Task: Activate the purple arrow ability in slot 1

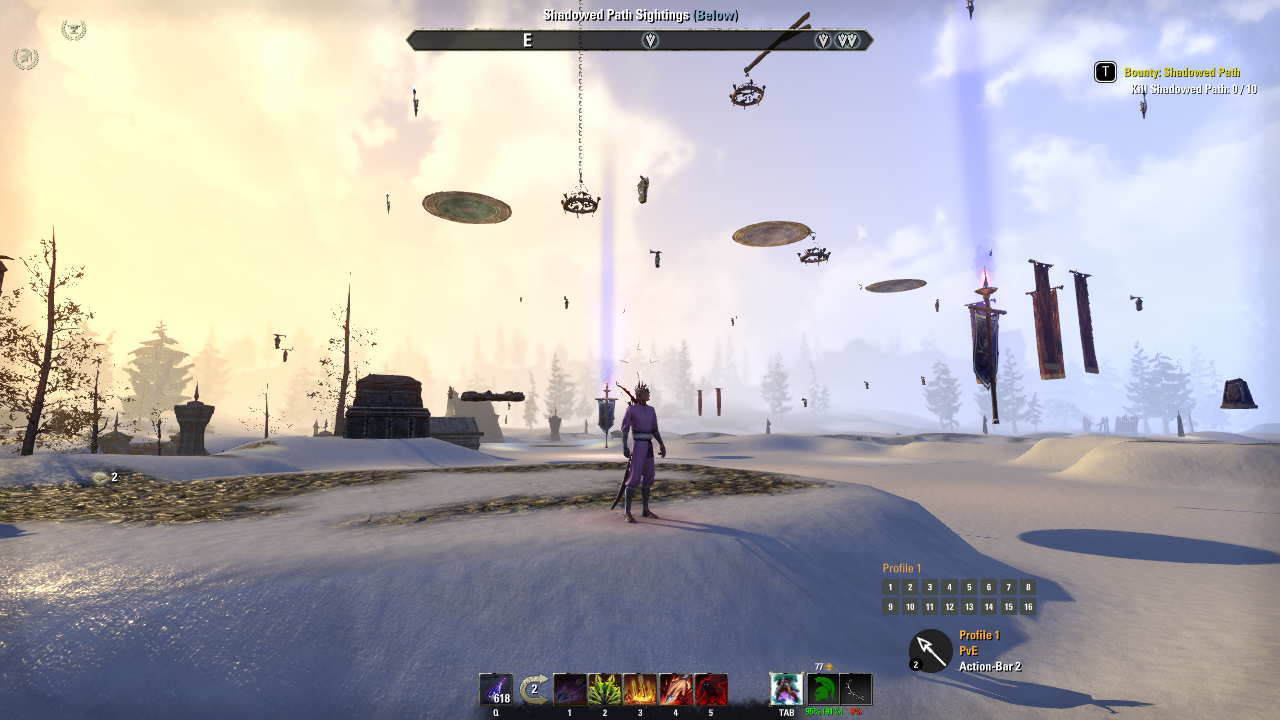Action: pos(570,689)
